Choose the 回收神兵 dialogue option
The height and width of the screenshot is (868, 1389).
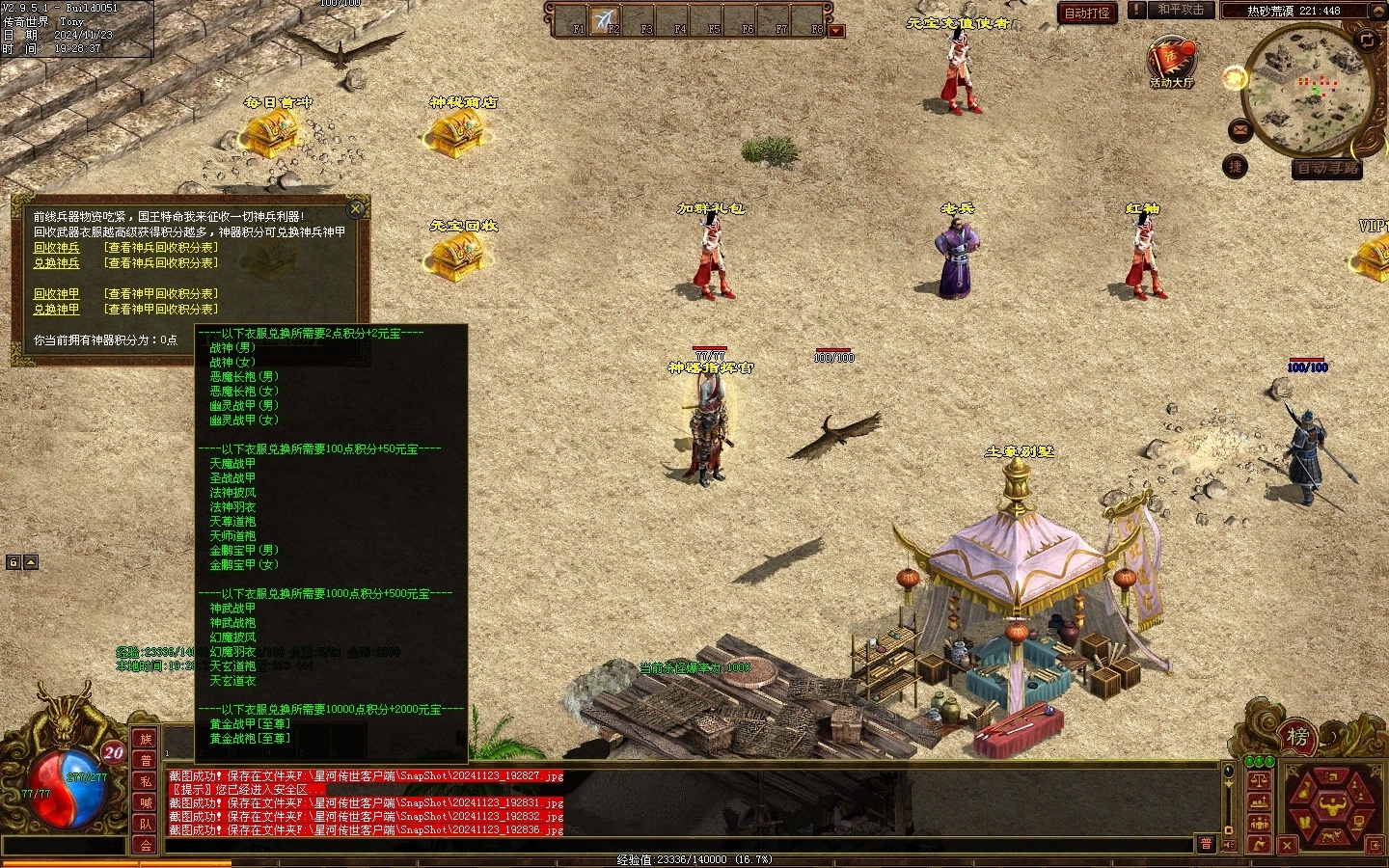[57, 248]
